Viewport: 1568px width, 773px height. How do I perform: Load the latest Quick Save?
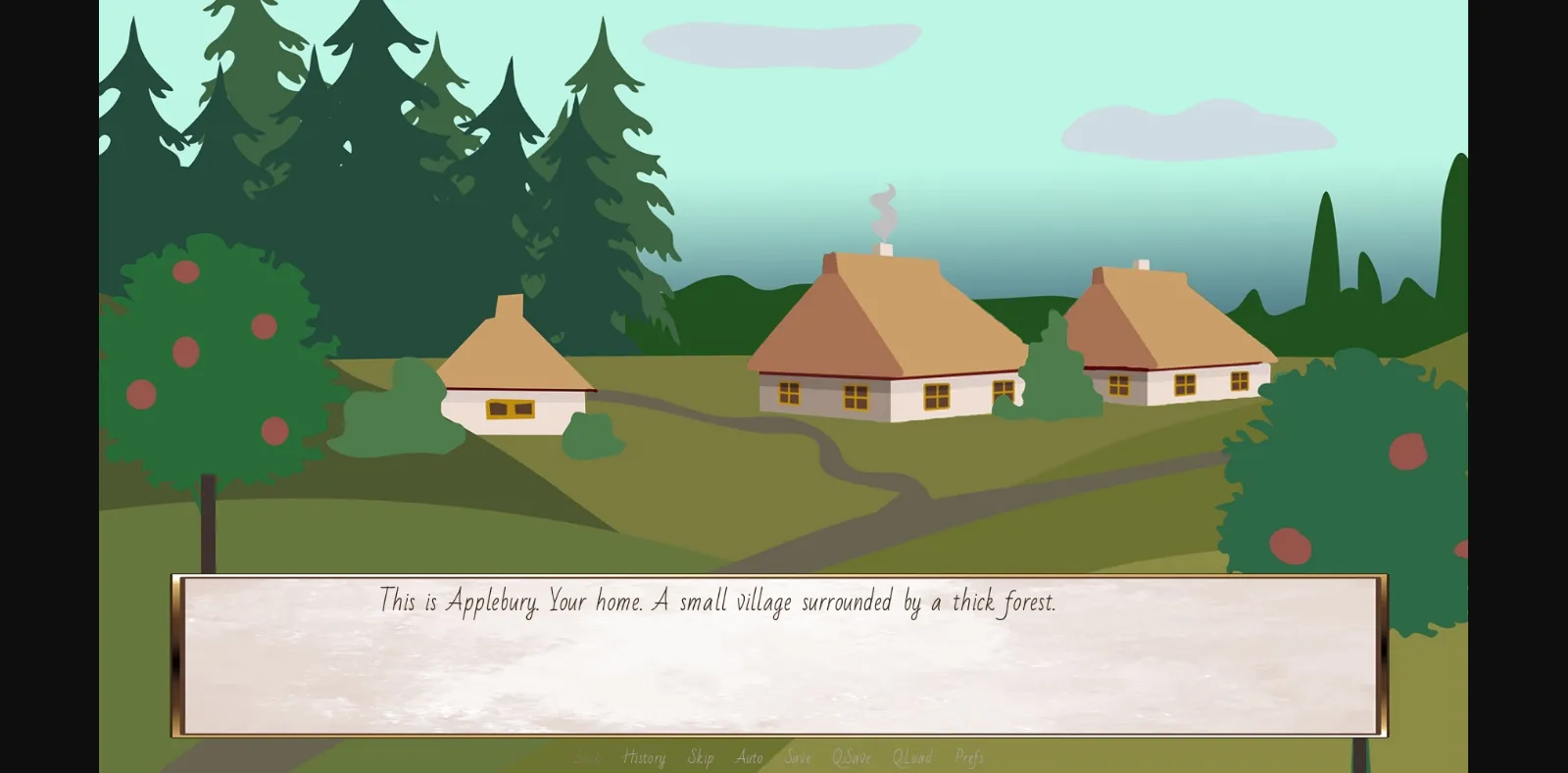[x=912, y=757]
